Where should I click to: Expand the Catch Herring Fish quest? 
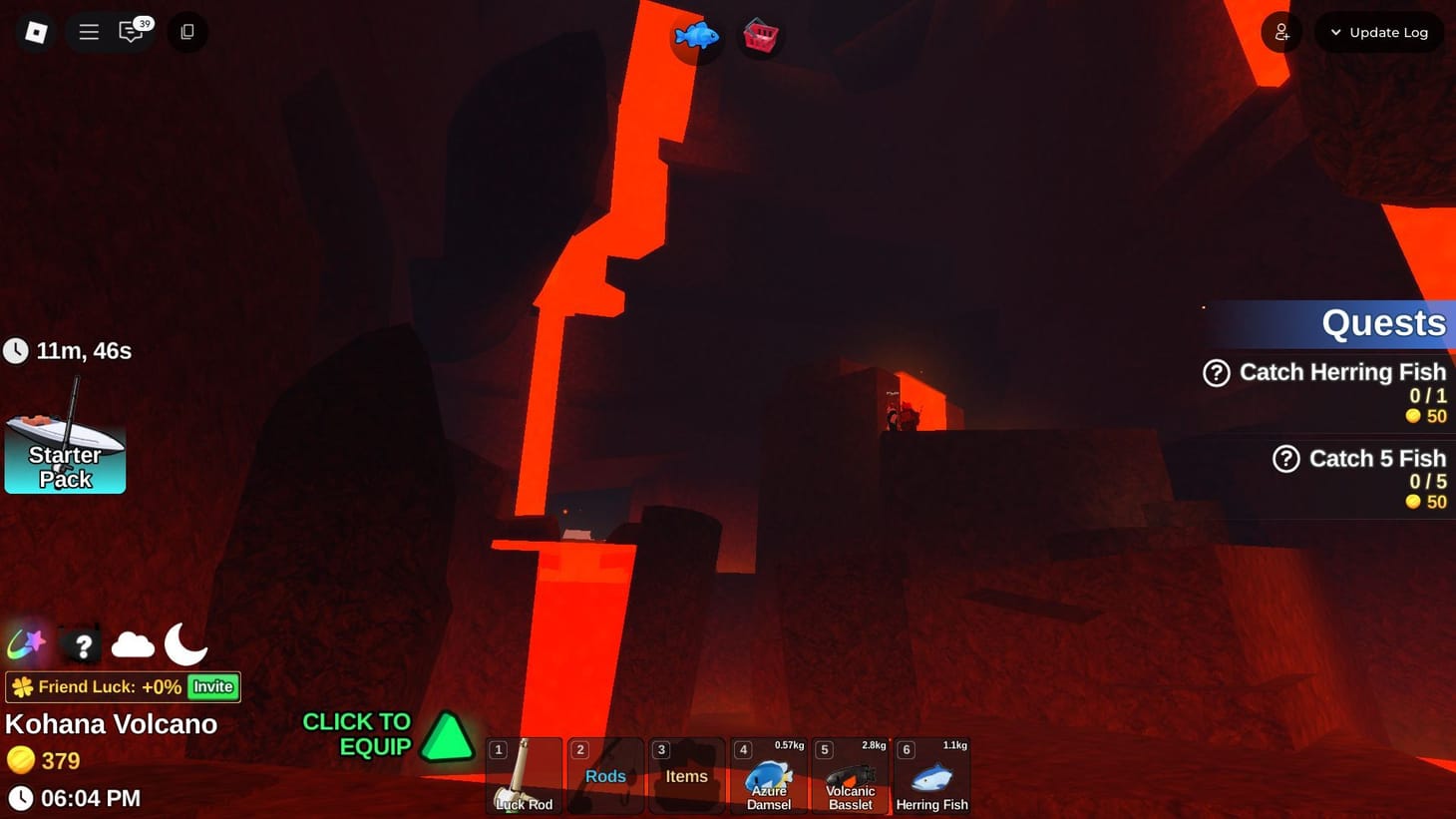coord(1217,372)
